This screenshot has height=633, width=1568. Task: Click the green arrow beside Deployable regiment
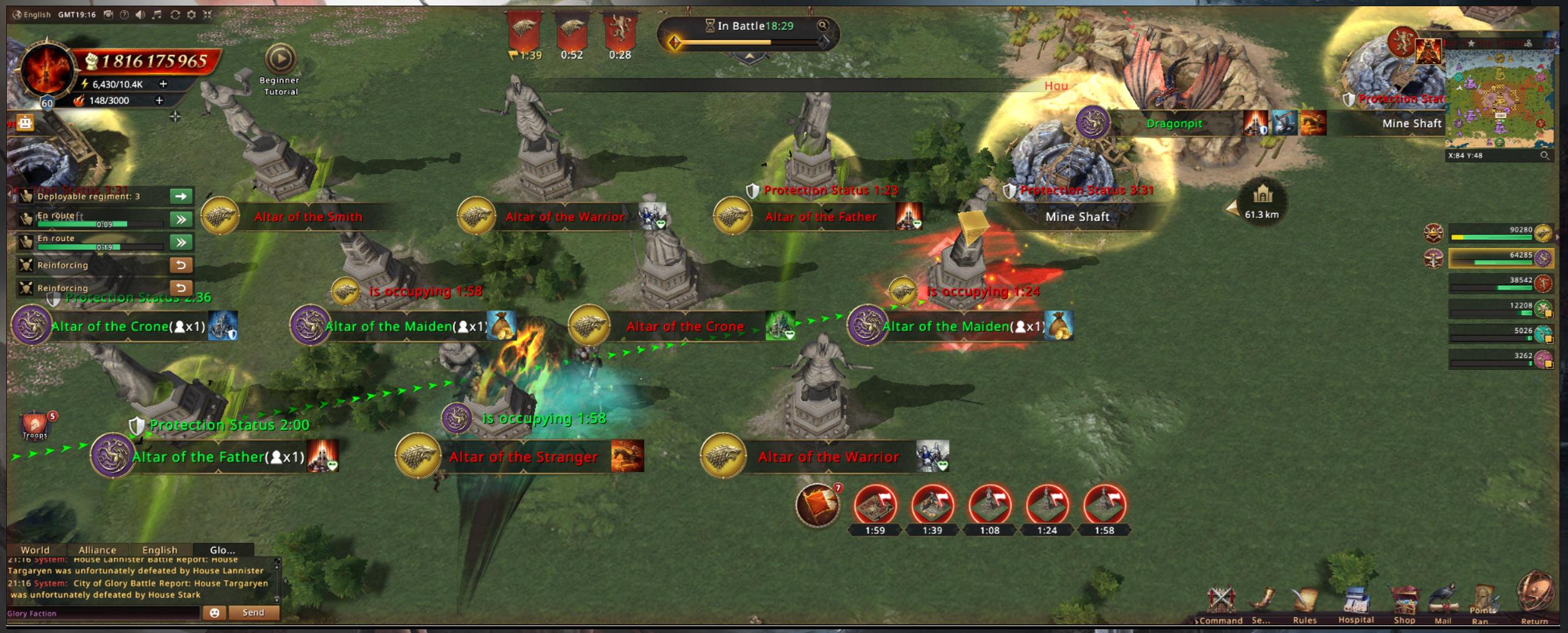click(181, 196)
